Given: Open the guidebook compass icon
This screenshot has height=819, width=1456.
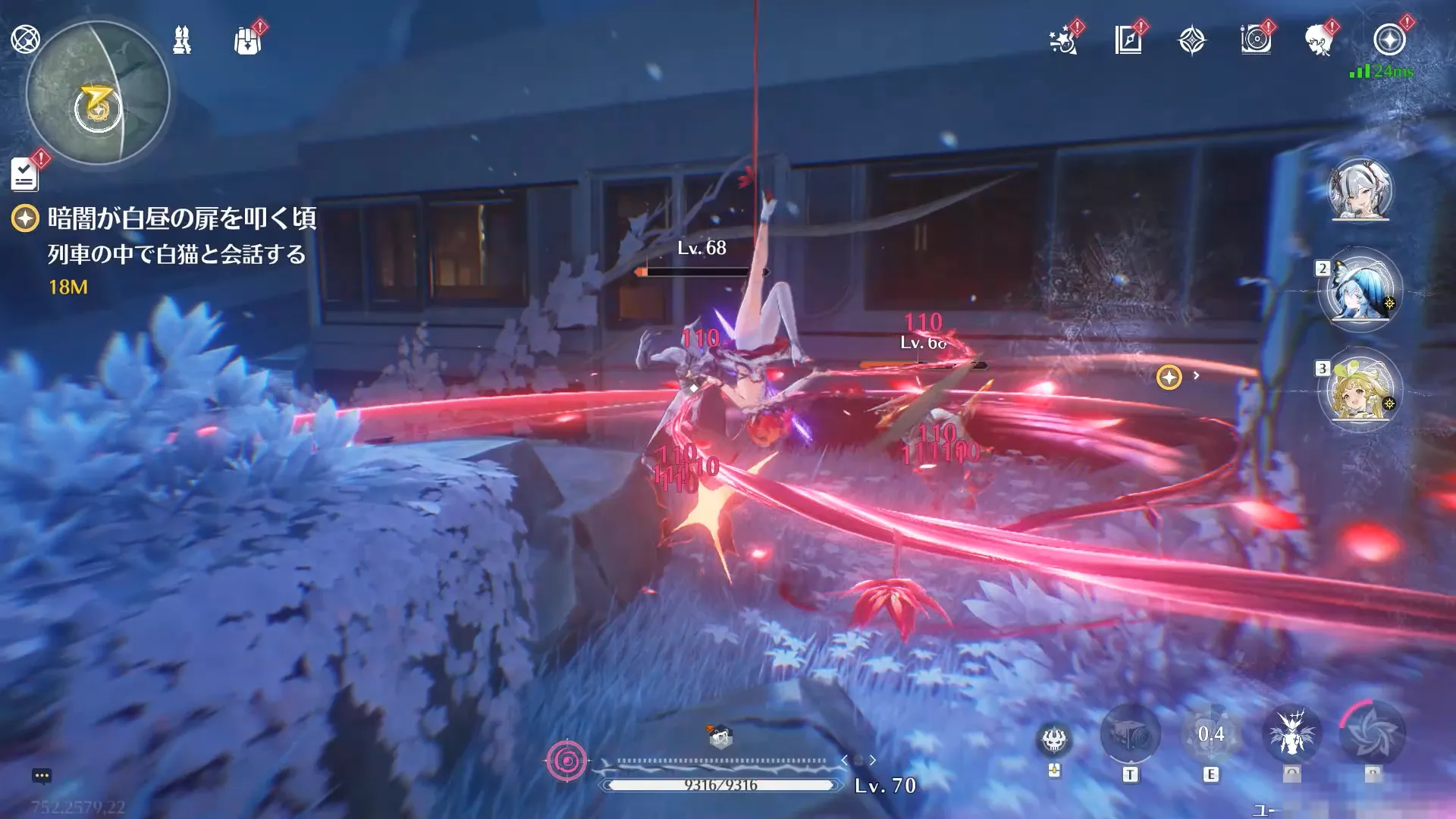Looking at the screenshot, I should pos(1128,40).
